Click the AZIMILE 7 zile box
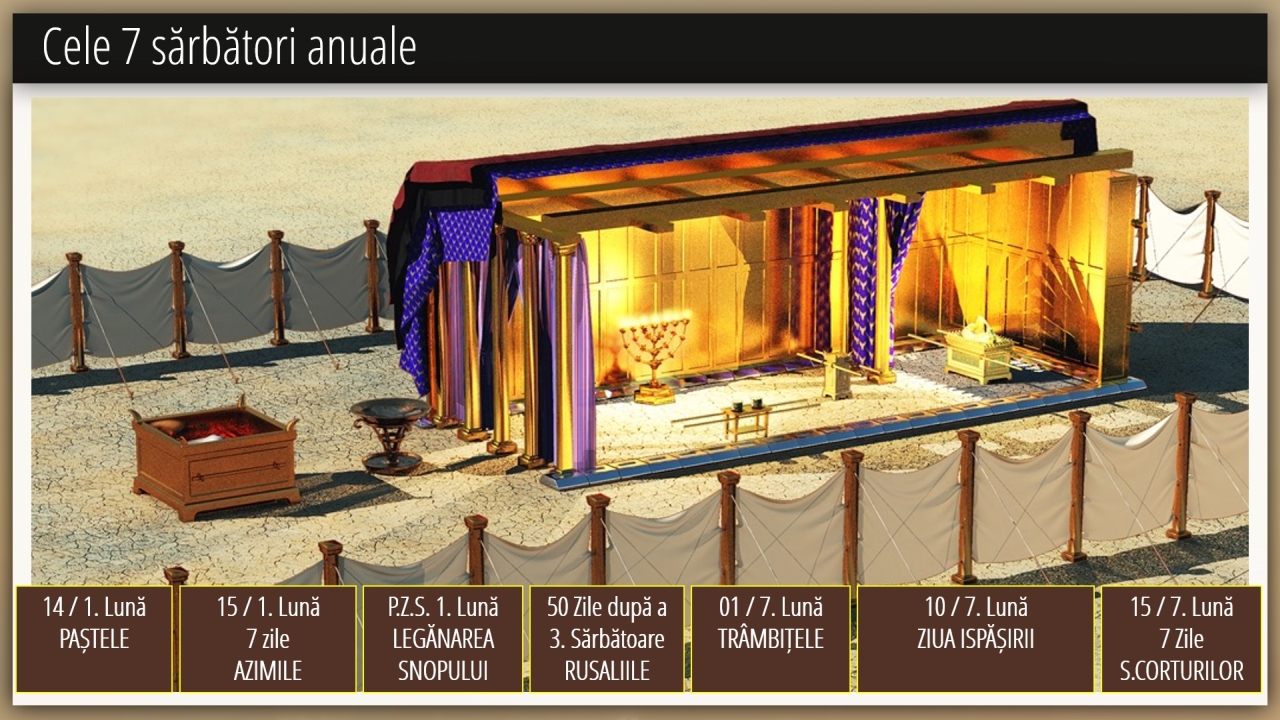The width and height of the screenshot is (1280, 720). coord(267,639)
